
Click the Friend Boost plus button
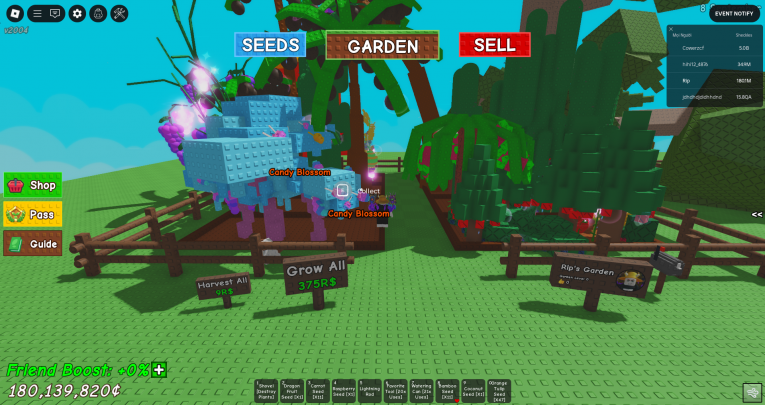pyautogui.click(x=159, y=370)
